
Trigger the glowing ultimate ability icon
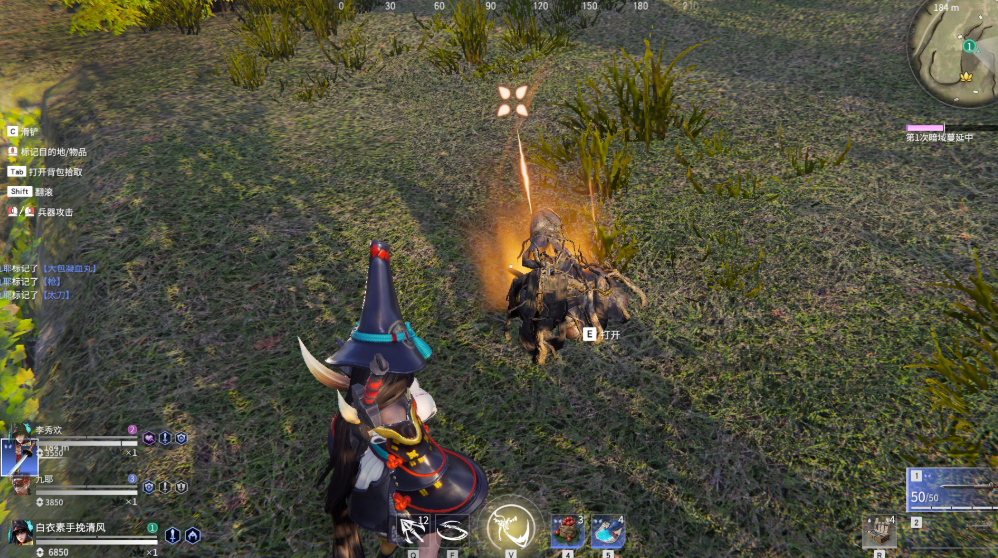(x=510, y=528)
